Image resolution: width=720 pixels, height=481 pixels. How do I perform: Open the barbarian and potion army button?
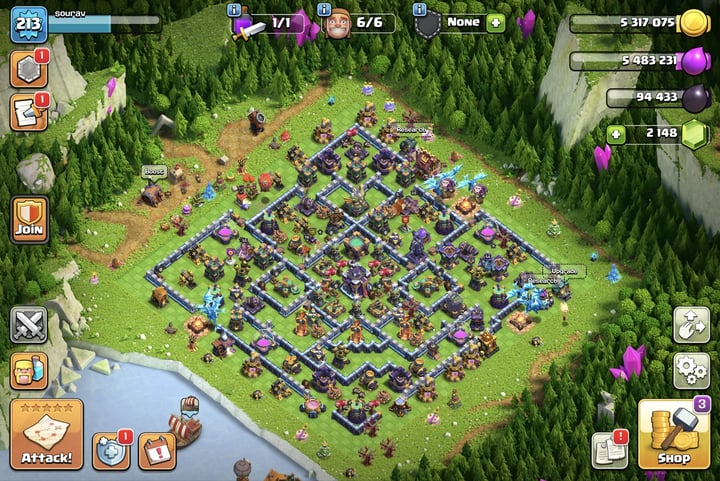coord(29,372)
